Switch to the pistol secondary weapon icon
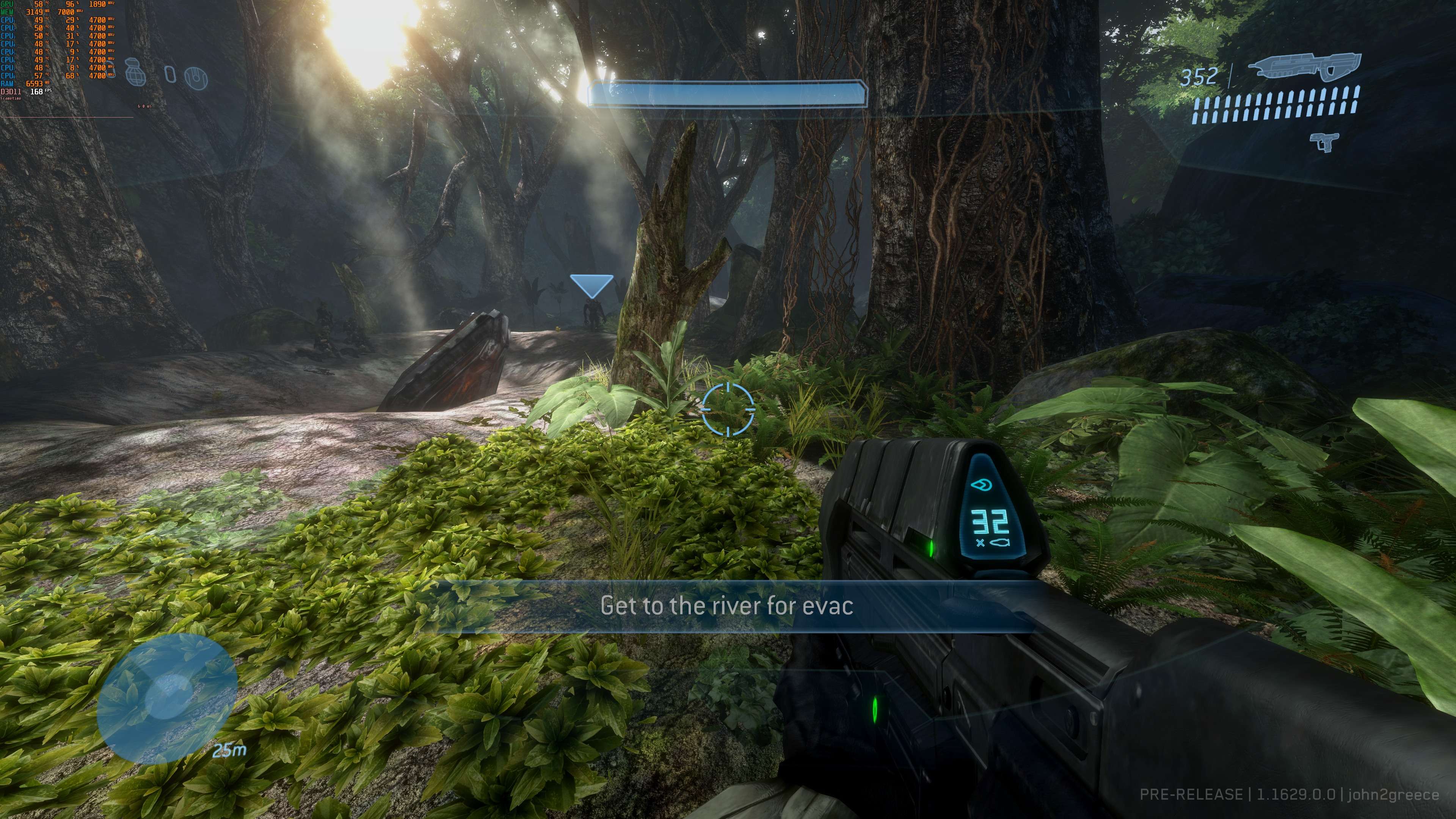This screenshot has width=1456, height=819. click(x=1324, y=141)
